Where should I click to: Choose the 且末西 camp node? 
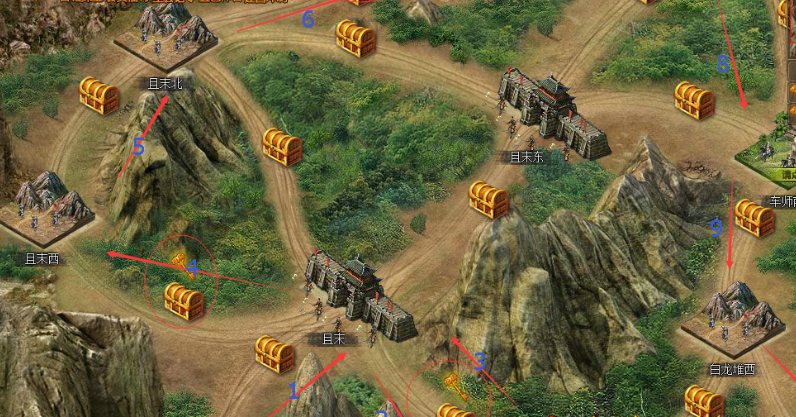pos(42,208)
